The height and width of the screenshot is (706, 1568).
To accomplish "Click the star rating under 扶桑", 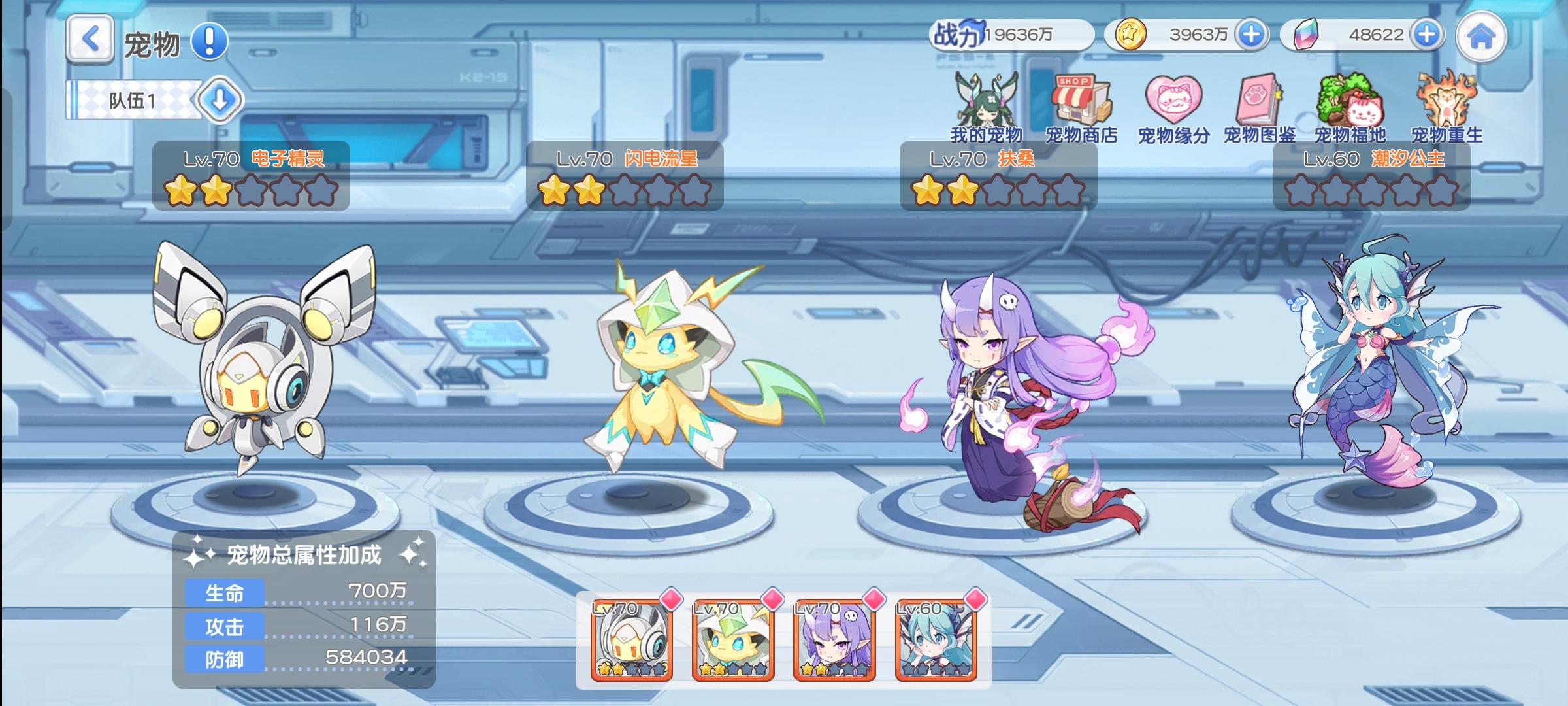I will click(994, 190).
